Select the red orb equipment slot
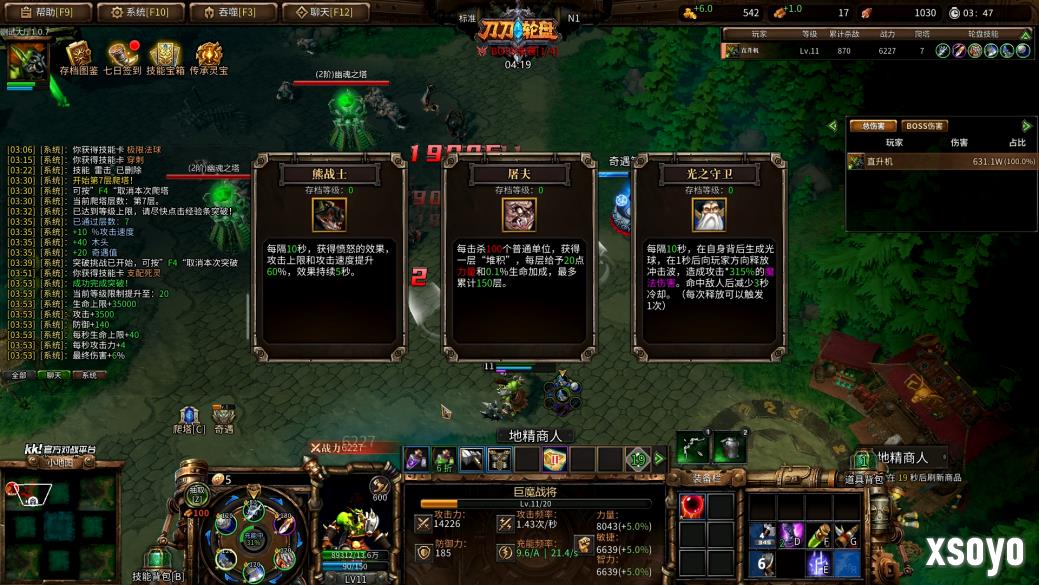This screenshot has height=585, width=1039. [692, 507]
